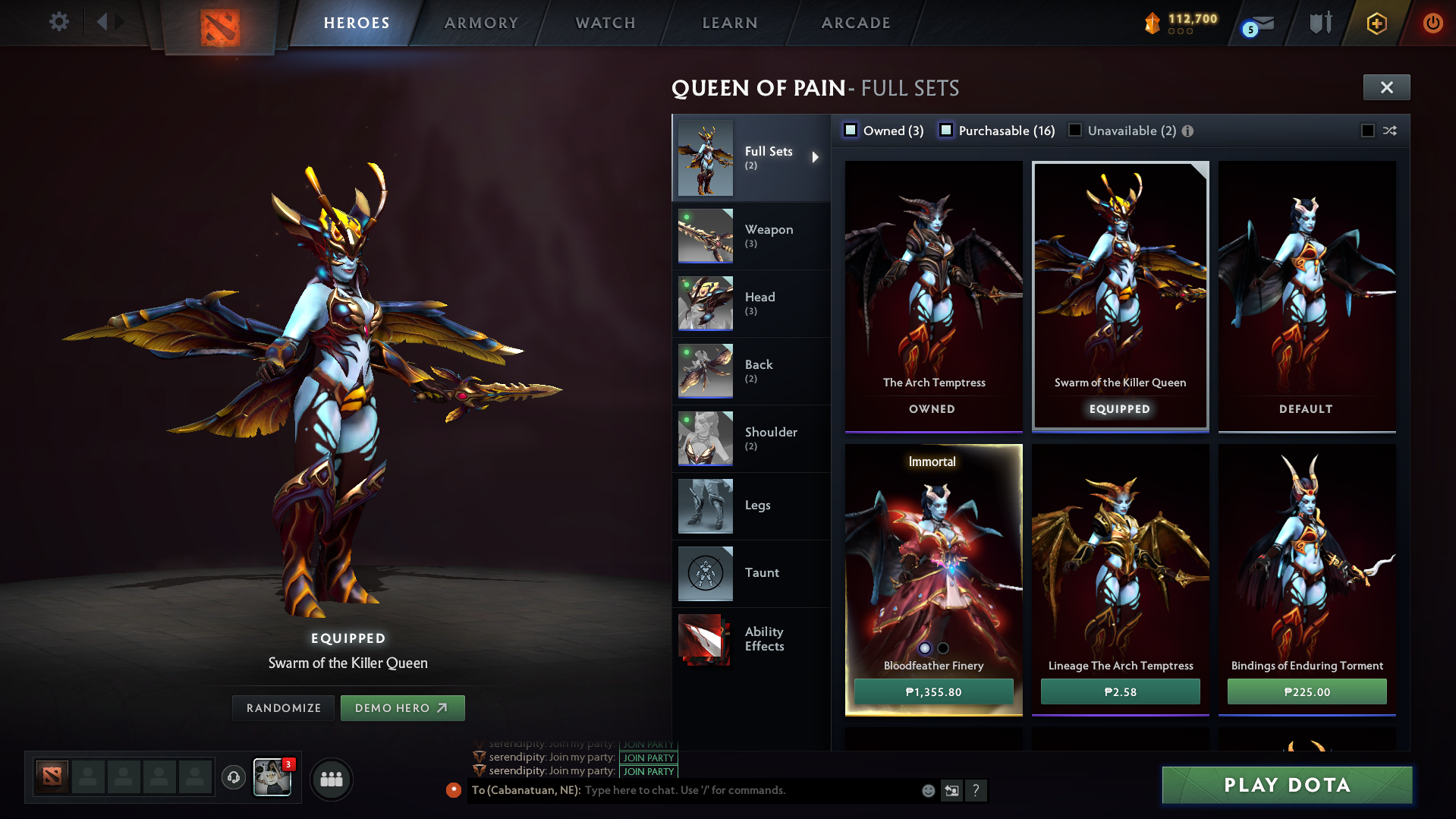The image size is (1456, 819).
Task: Click the RANDOMIZE button
Action: tap(283, 707)
